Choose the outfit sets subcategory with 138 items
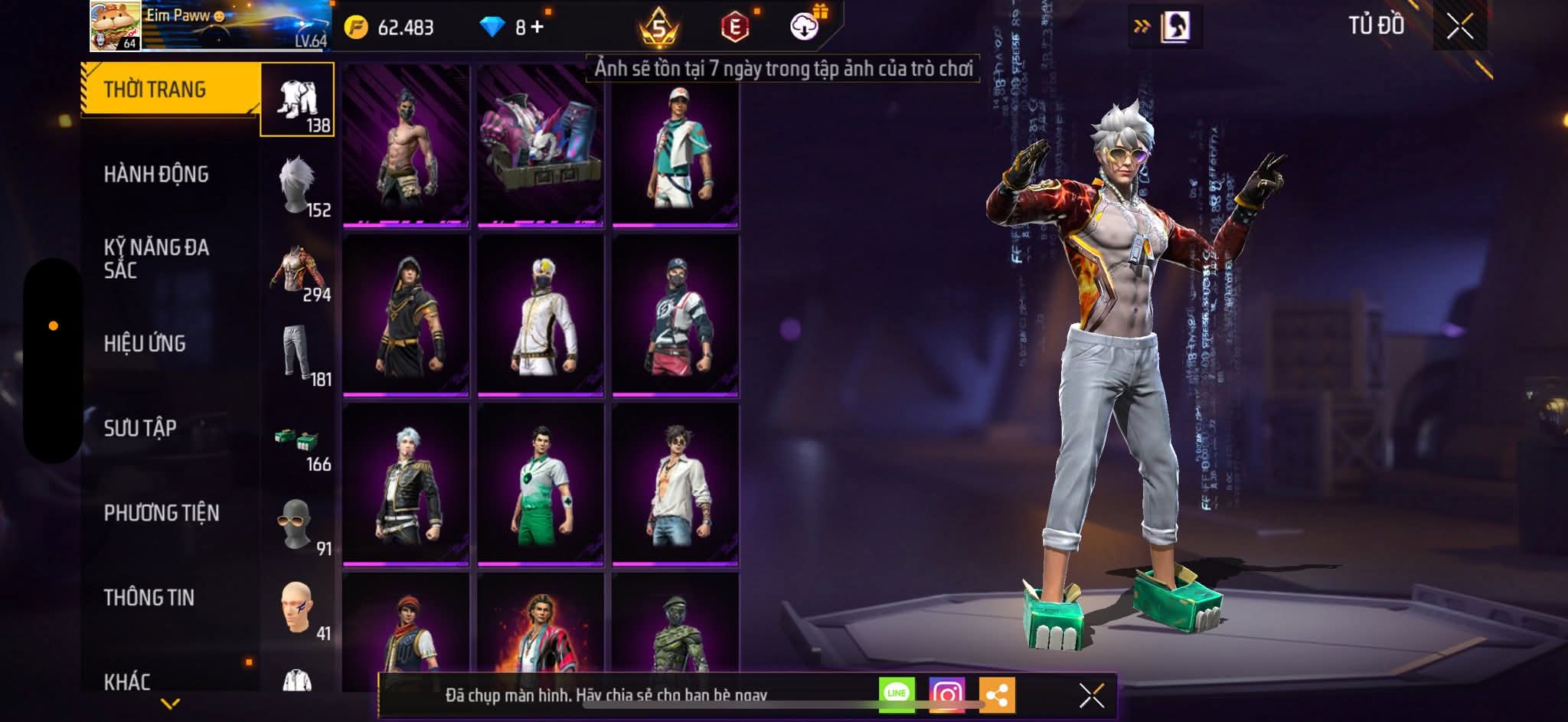The image size is (1568, 722). 298,100
